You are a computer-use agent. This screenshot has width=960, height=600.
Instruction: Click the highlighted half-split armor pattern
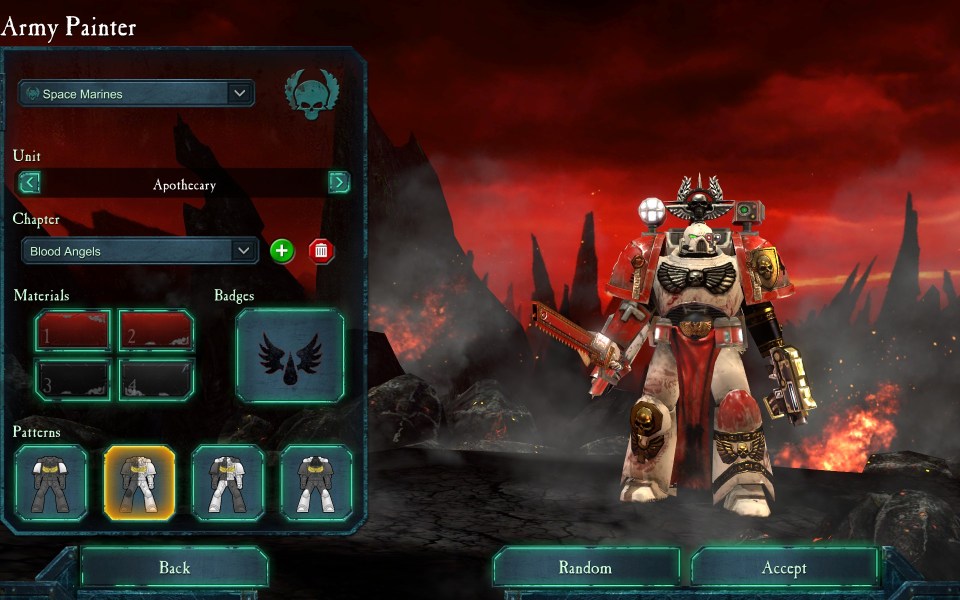139,483
